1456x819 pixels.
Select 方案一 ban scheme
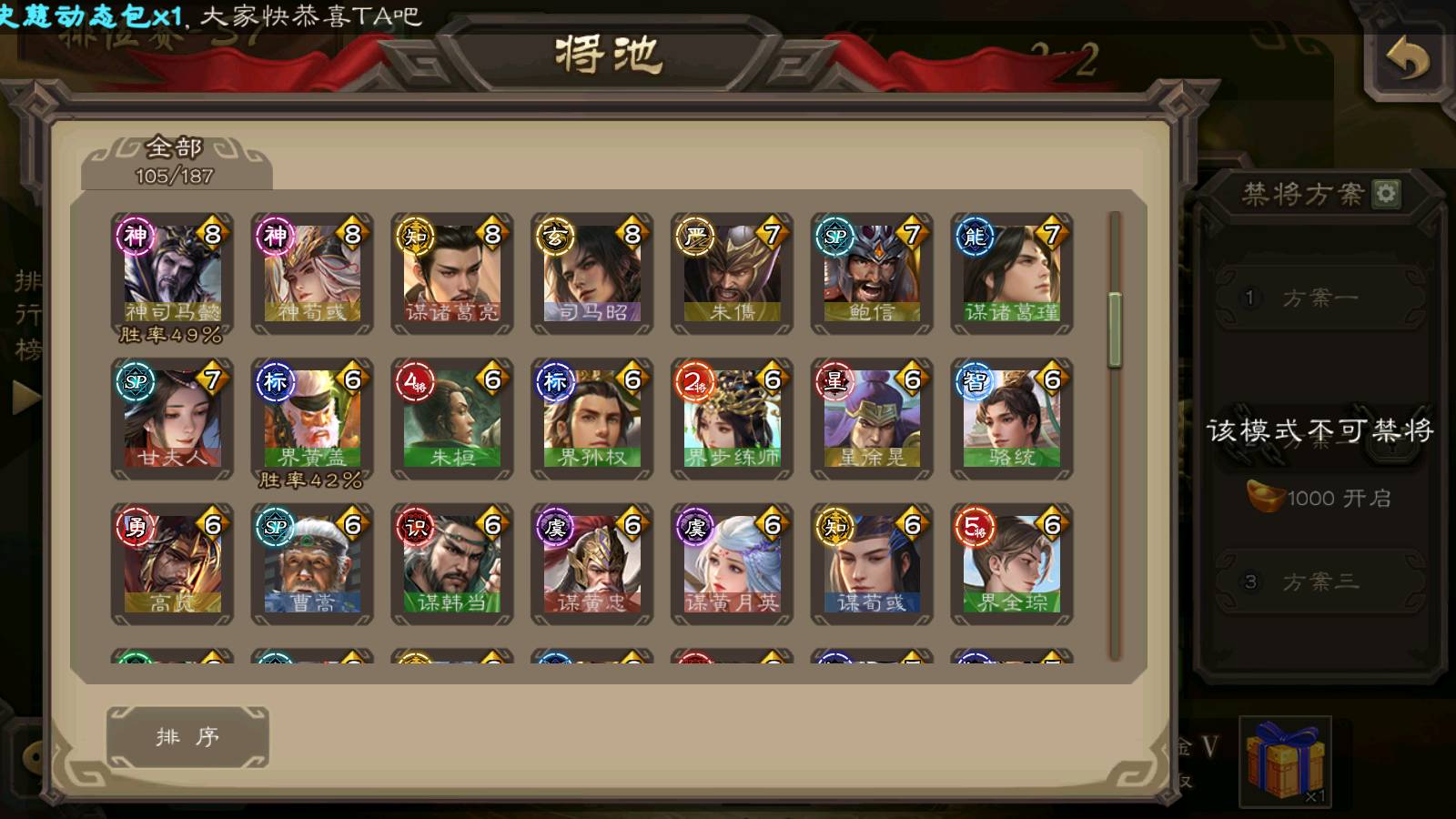pos(1319,298)
